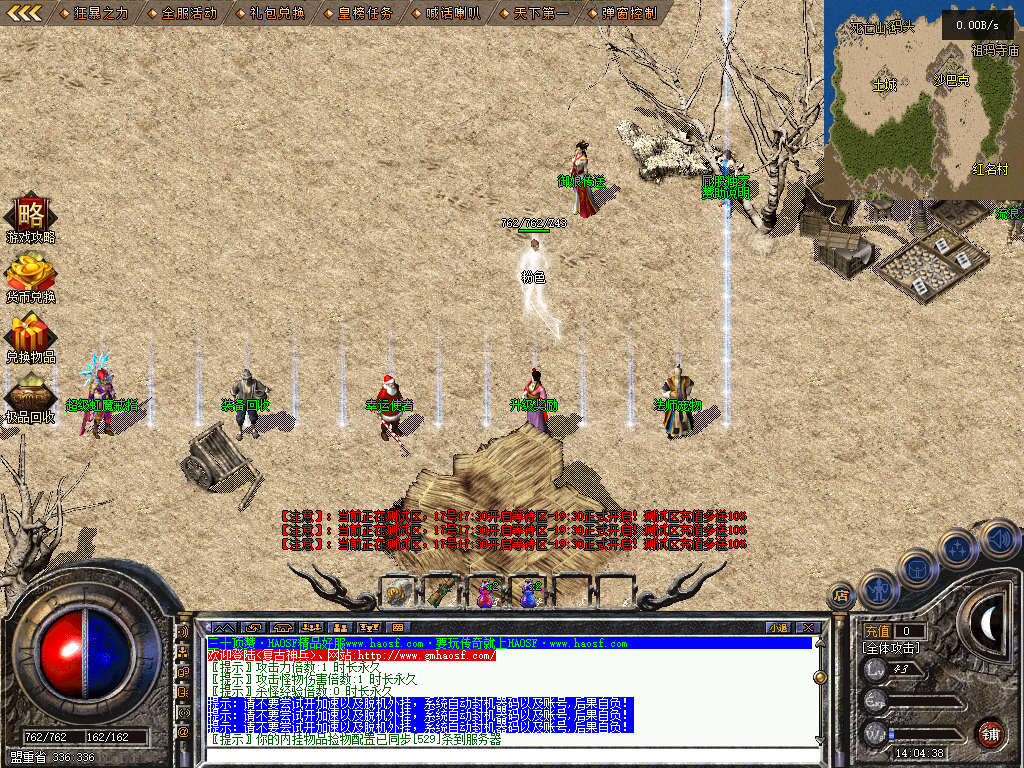Open the world minimap
The image size is (1024, 768).
(x=922, y=100)
